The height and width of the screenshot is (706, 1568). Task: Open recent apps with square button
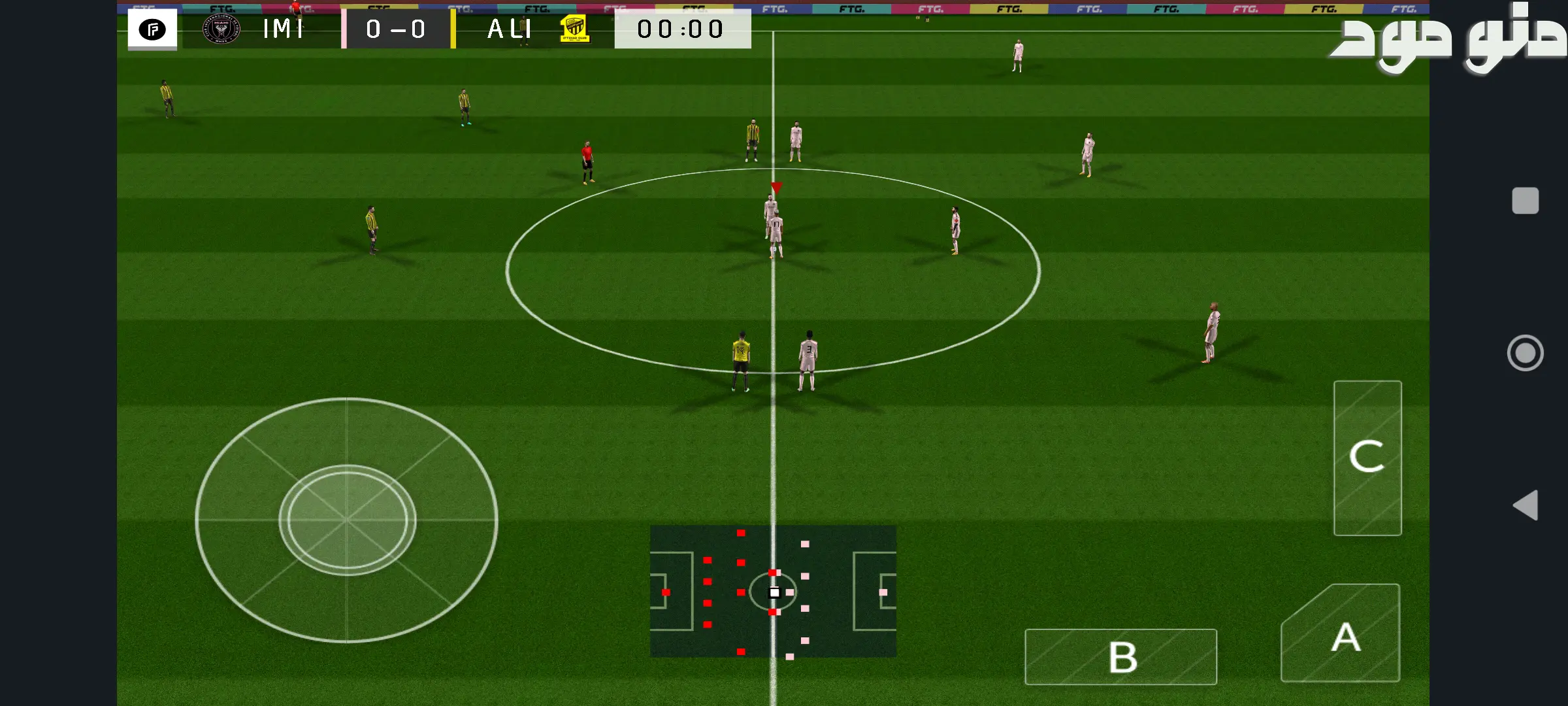[x=1525, y=201]
